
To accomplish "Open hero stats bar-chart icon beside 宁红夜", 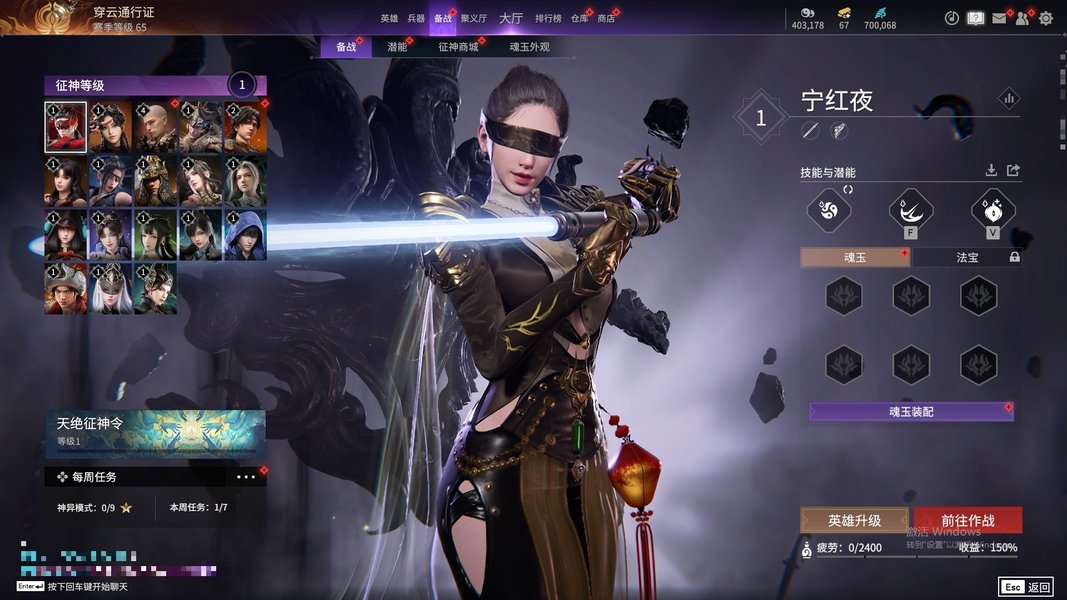I will click(1008, 98).
